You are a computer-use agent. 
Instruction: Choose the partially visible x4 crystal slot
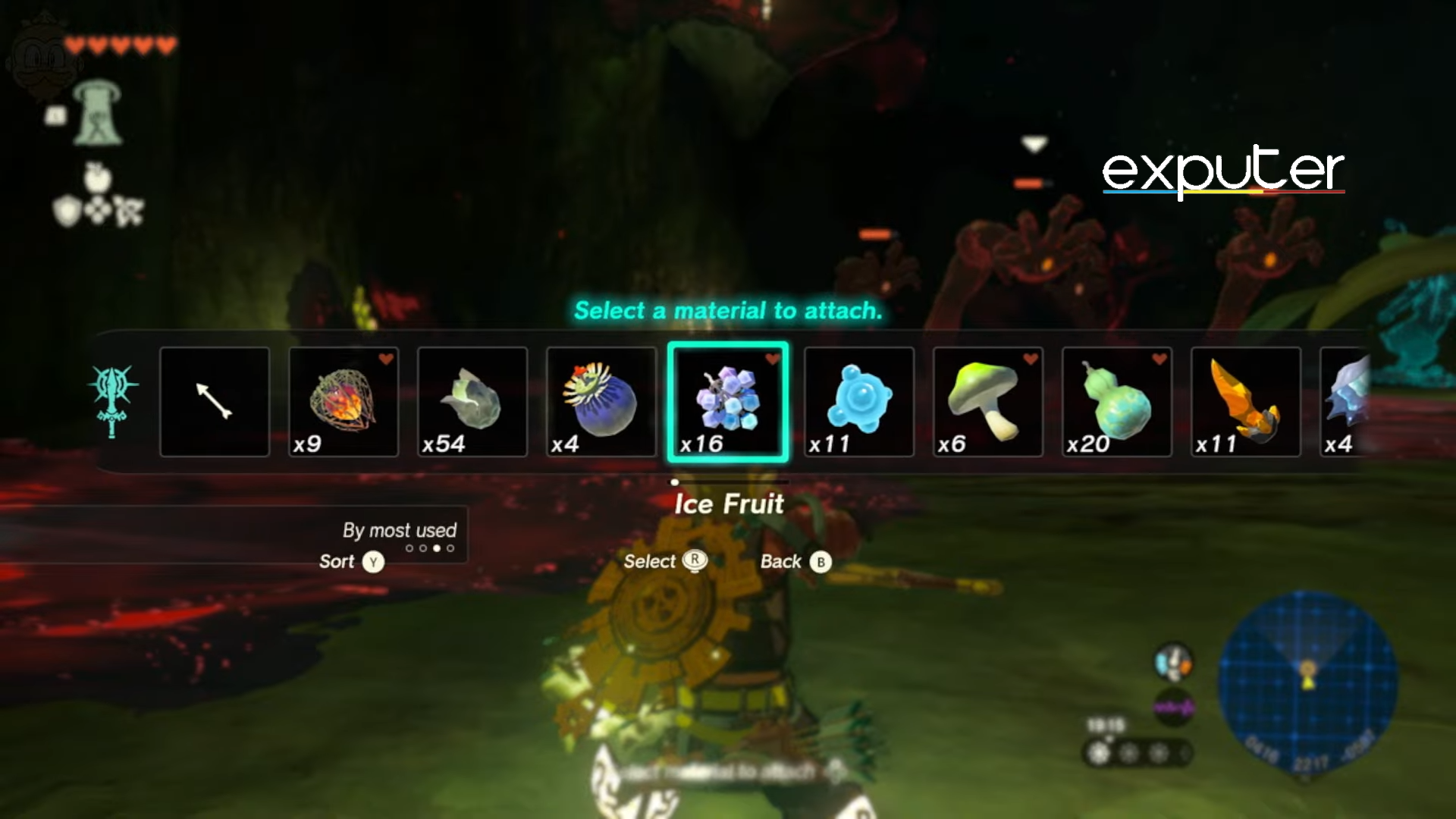click(x=1346, y=402)
